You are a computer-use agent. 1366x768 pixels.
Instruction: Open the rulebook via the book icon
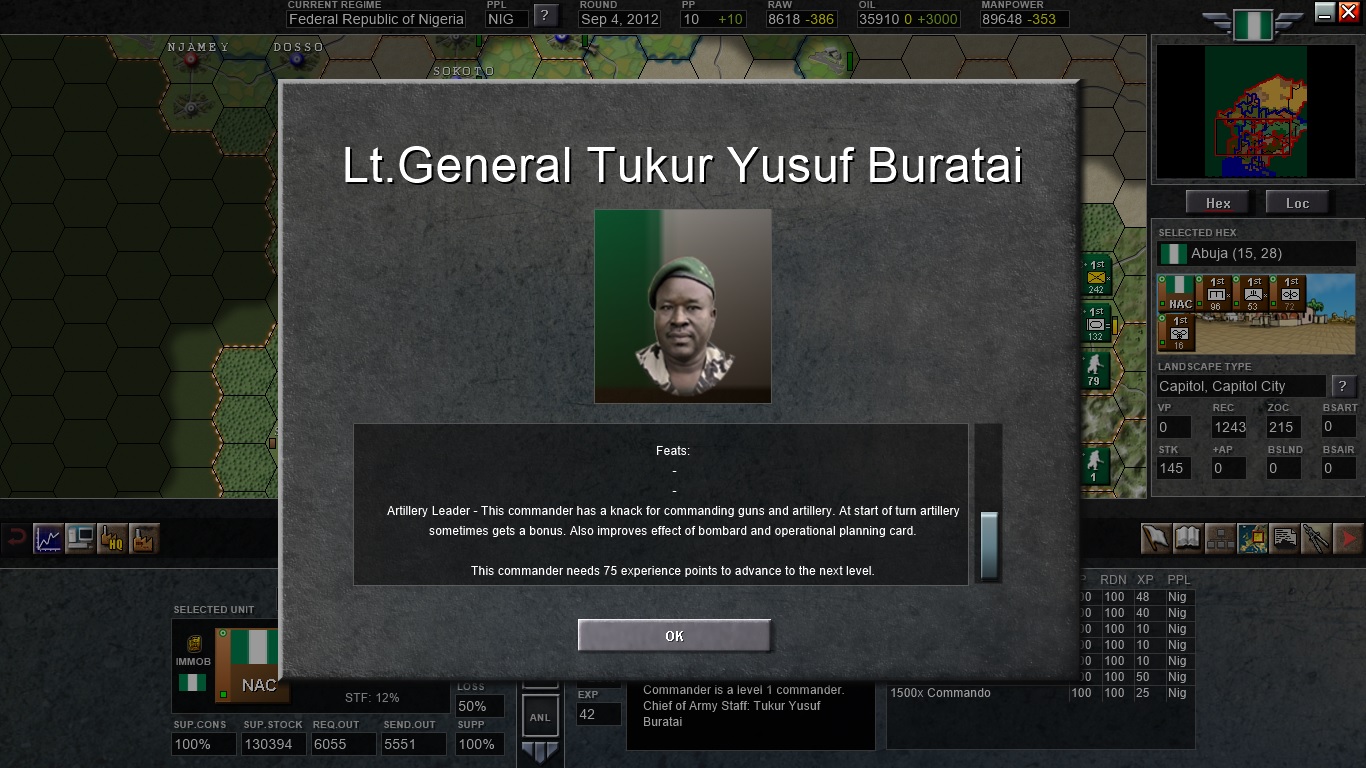[x=1188, y=538]
